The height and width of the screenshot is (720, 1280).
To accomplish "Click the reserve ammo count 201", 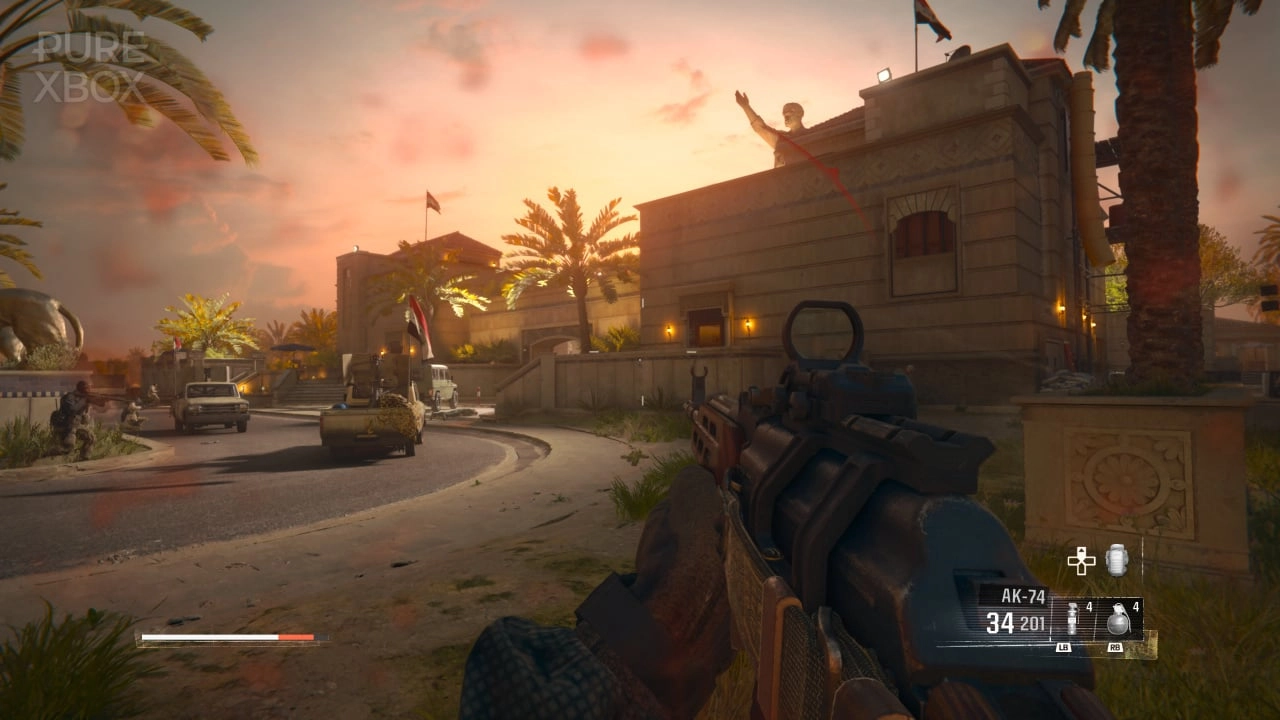I will coord(1032,623).
